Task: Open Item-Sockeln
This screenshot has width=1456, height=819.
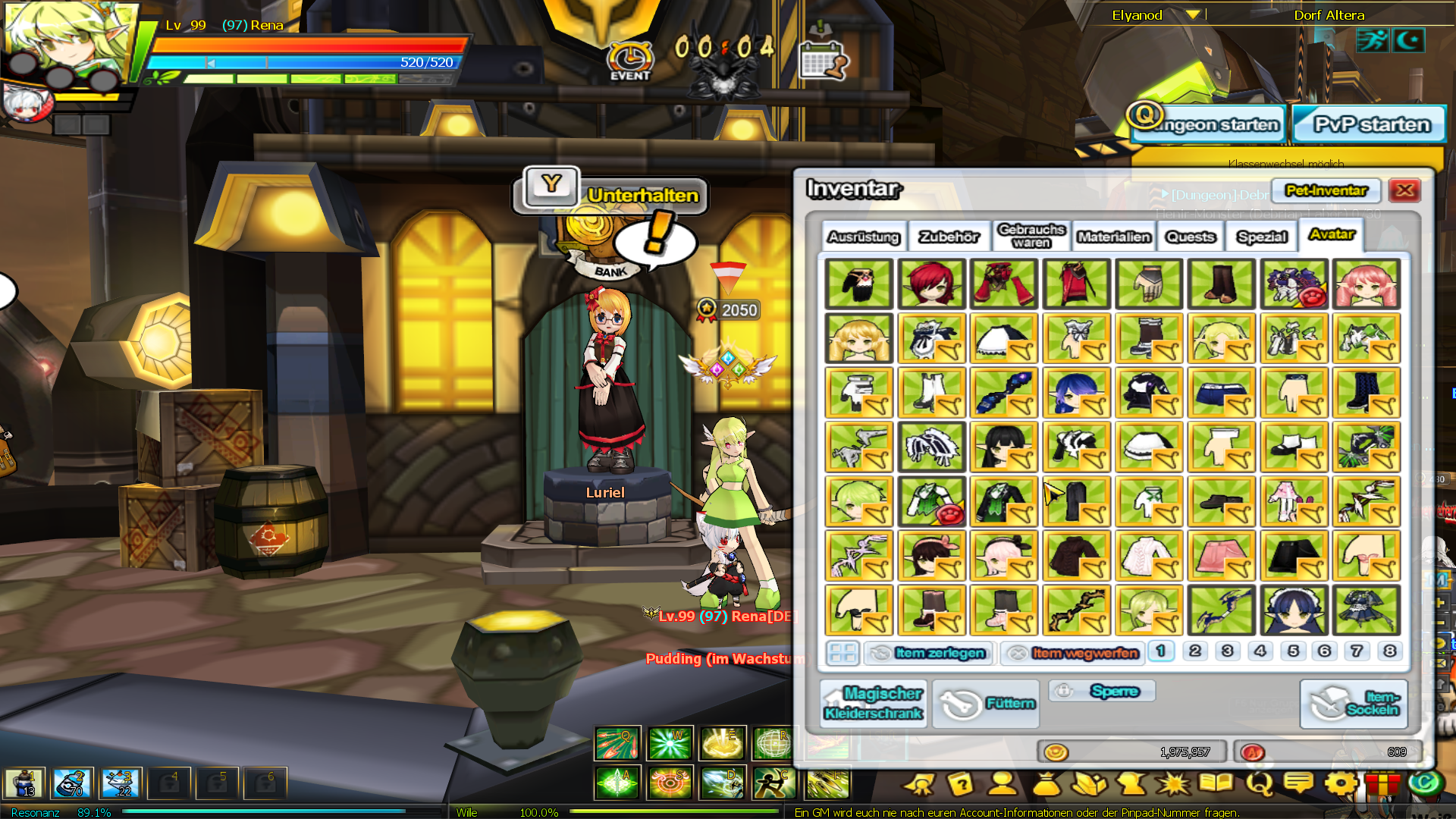Action: pos(1354,704)
